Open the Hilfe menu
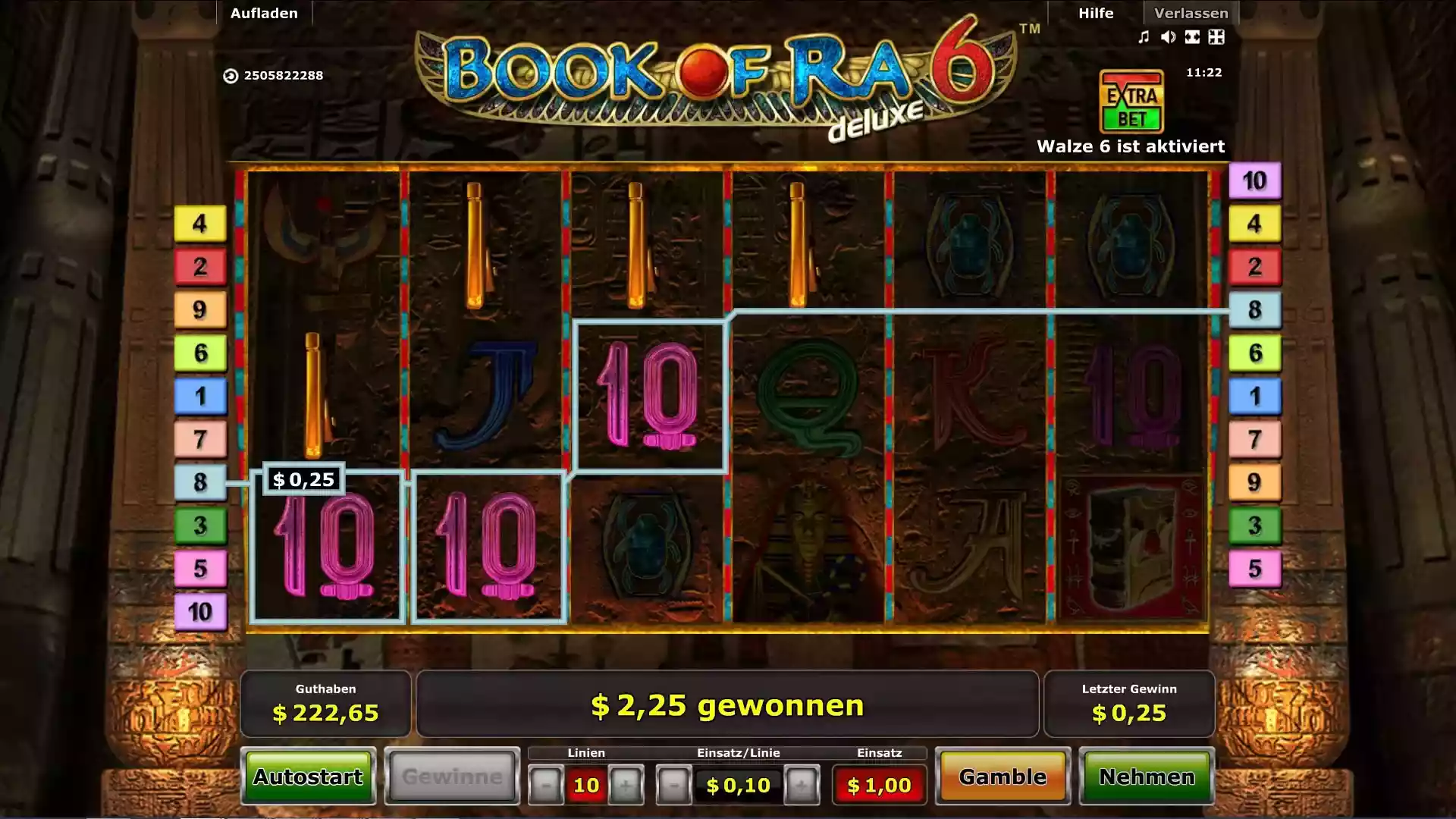 [x=1095, y=13]
